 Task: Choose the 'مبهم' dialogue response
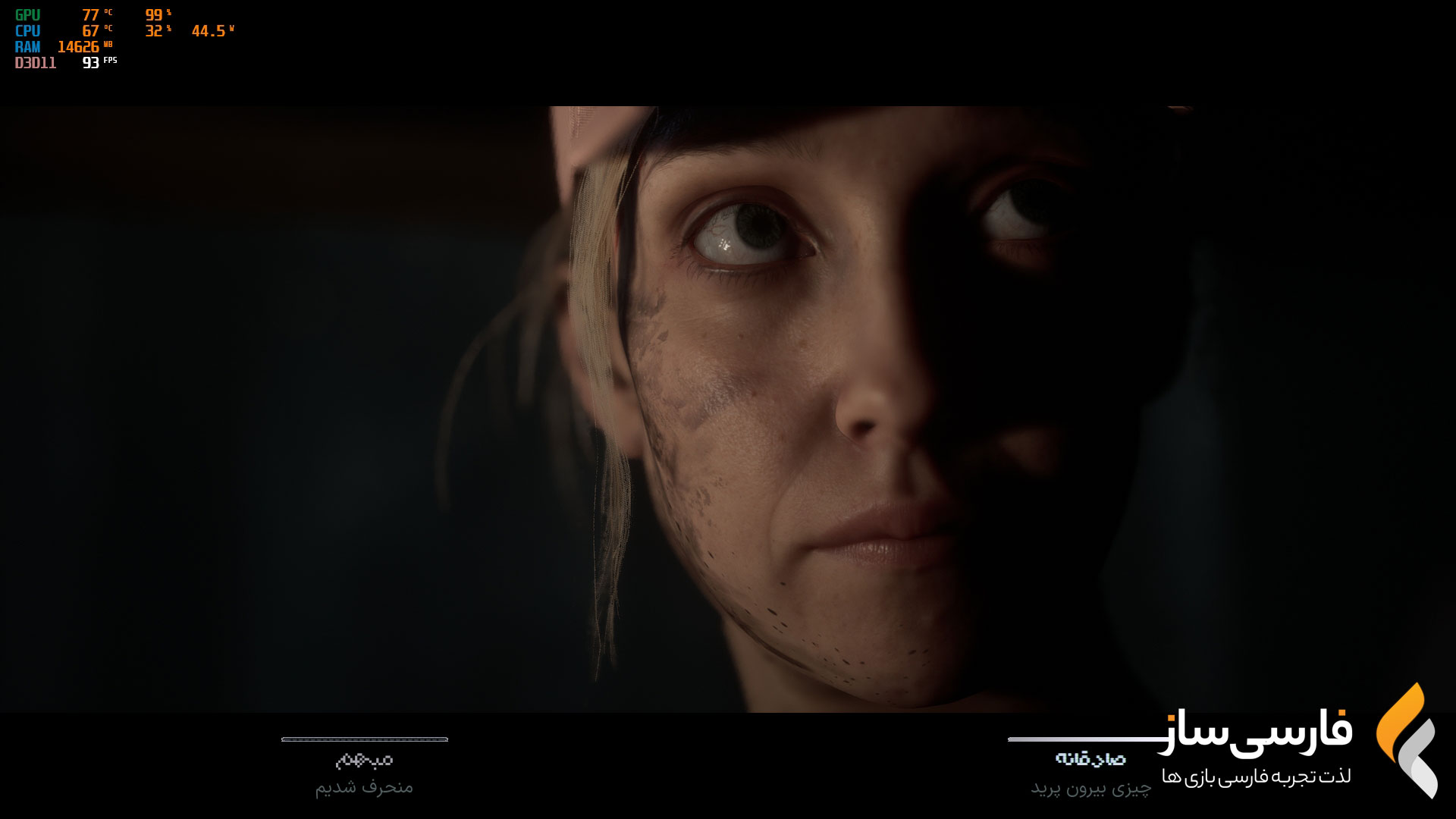click(364, 760)
